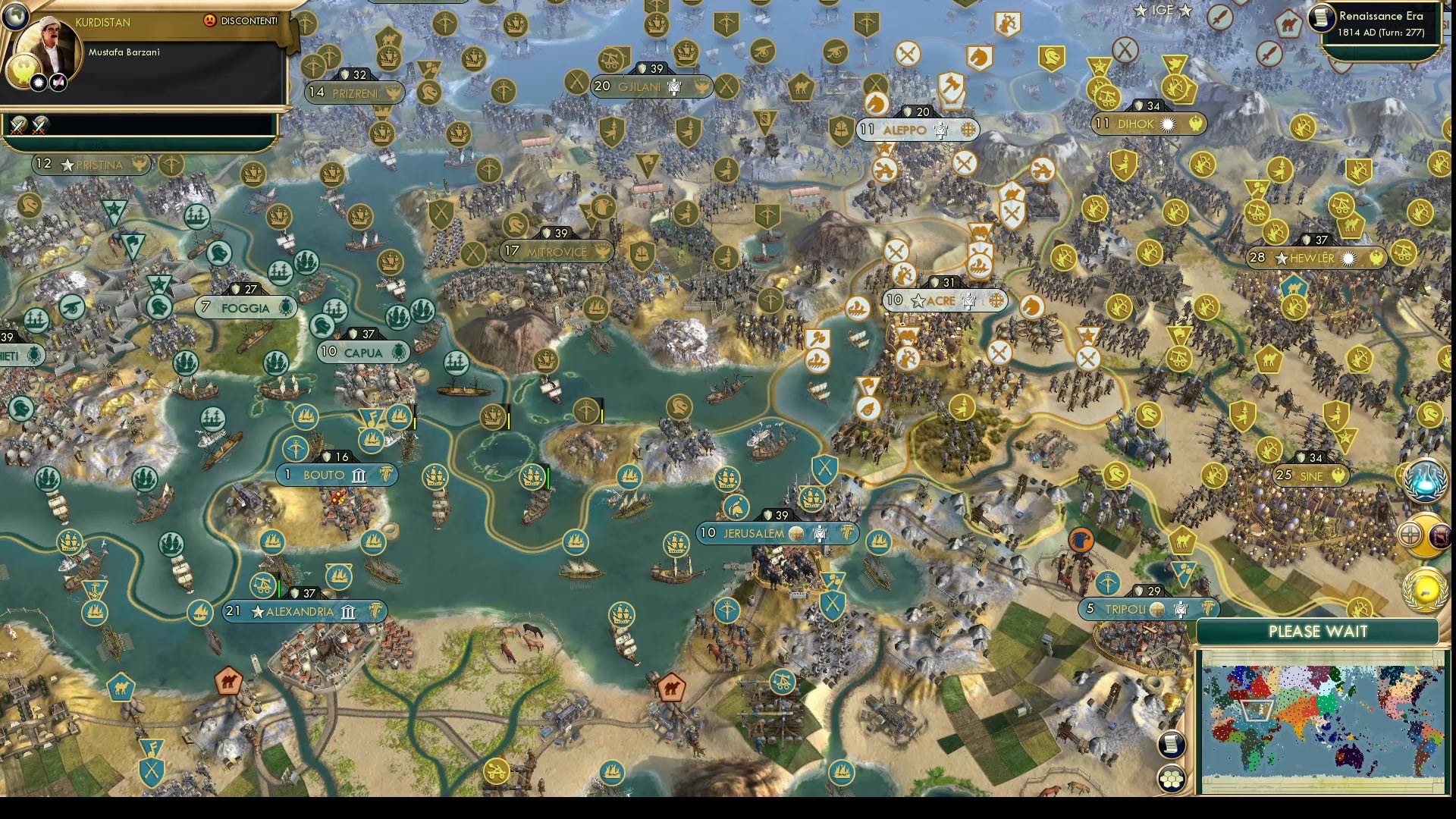Open the research notification blue flask icon

pos(1426,479)
